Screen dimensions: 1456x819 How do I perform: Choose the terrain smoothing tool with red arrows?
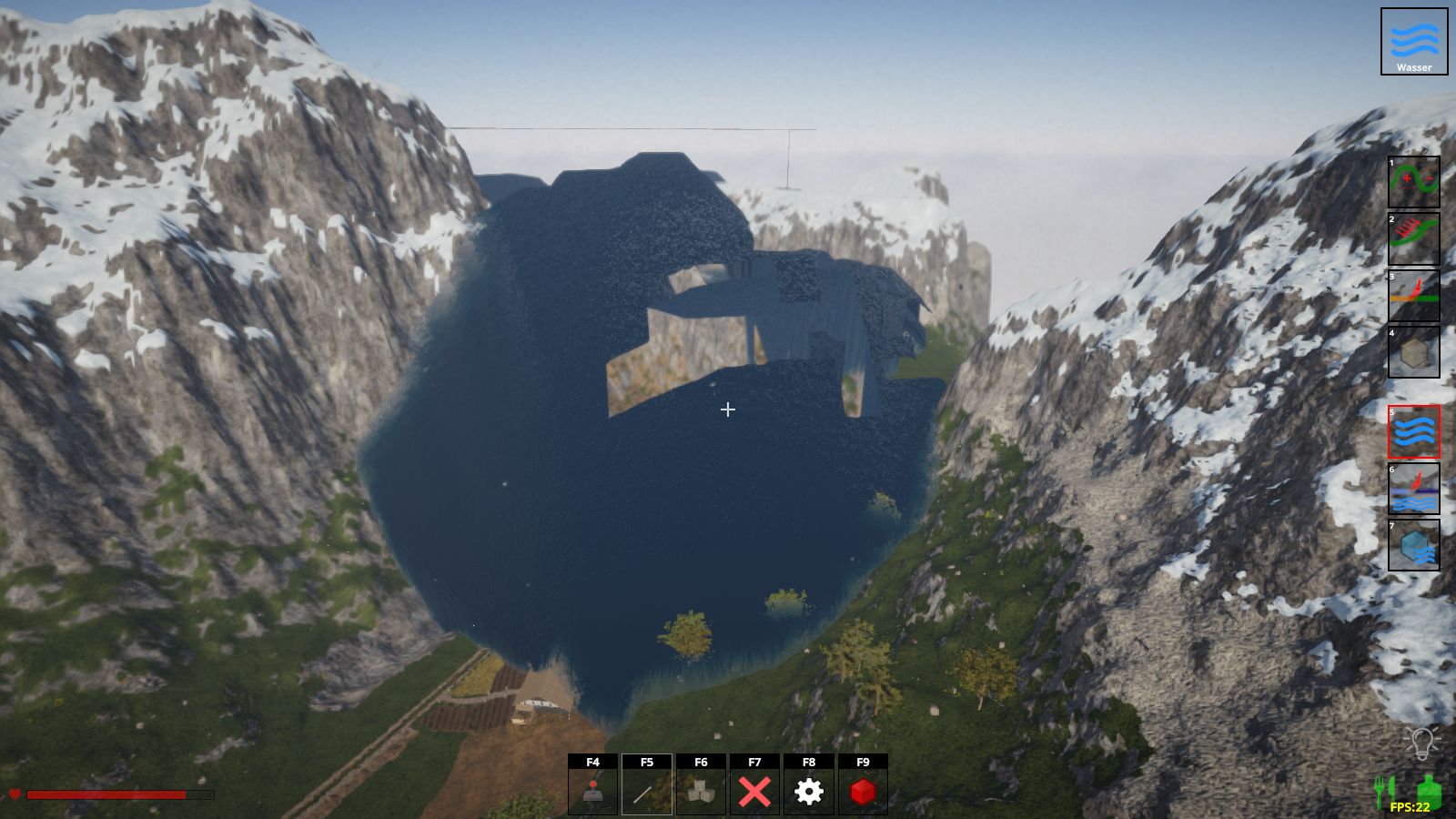coord(1413,238)
